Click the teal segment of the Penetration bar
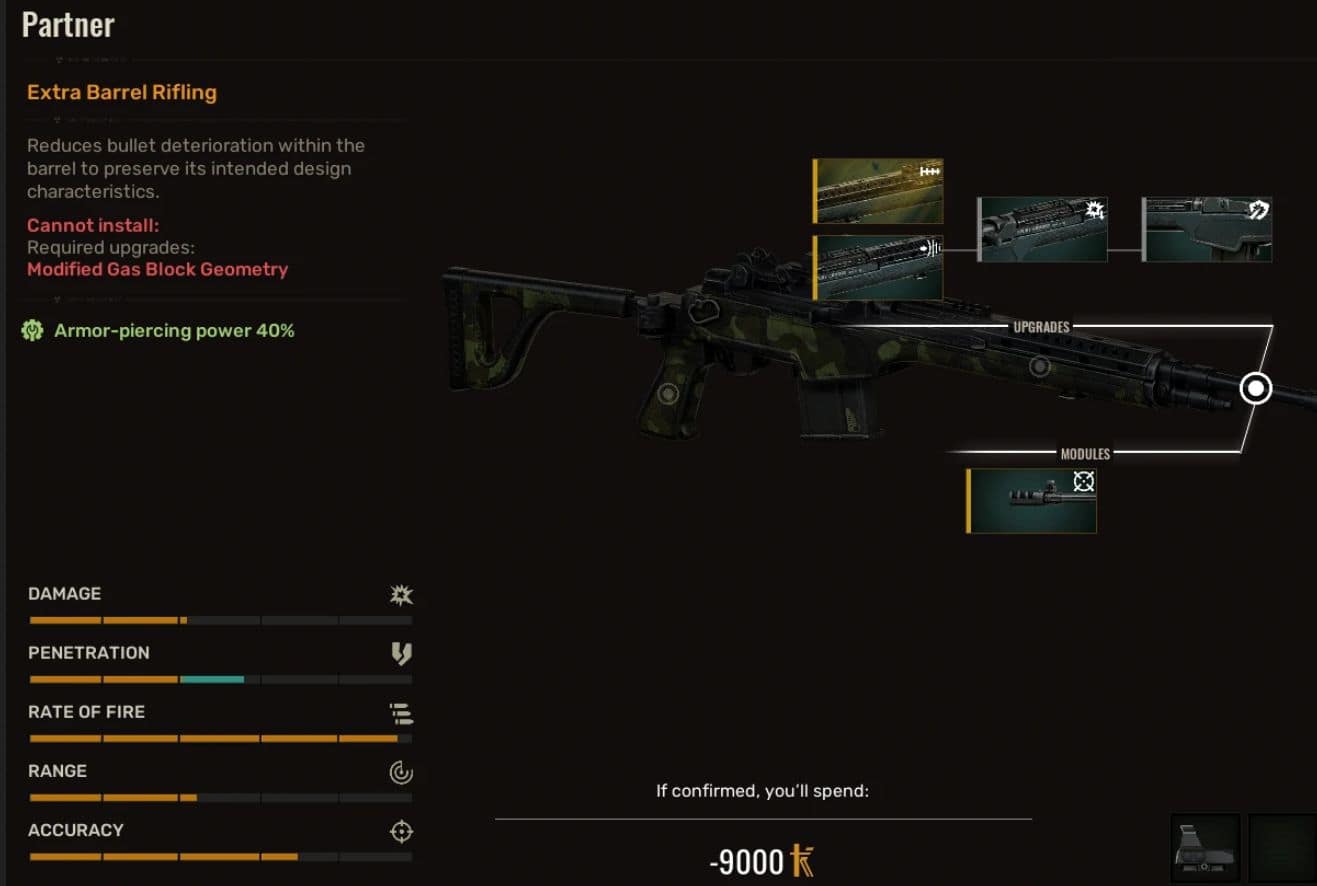 point(210,679)
